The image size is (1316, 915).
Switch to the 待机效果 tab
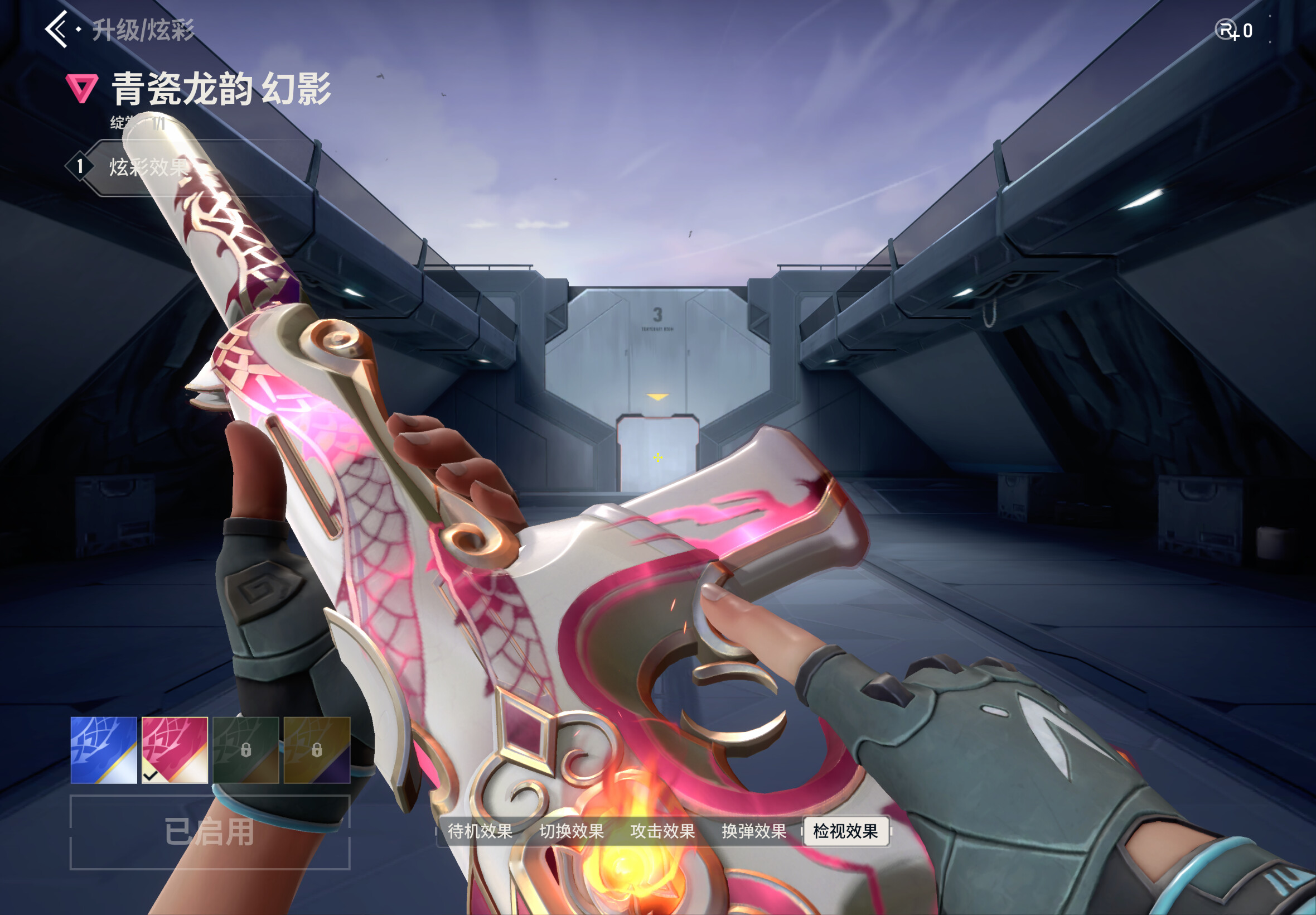[480, 831]
